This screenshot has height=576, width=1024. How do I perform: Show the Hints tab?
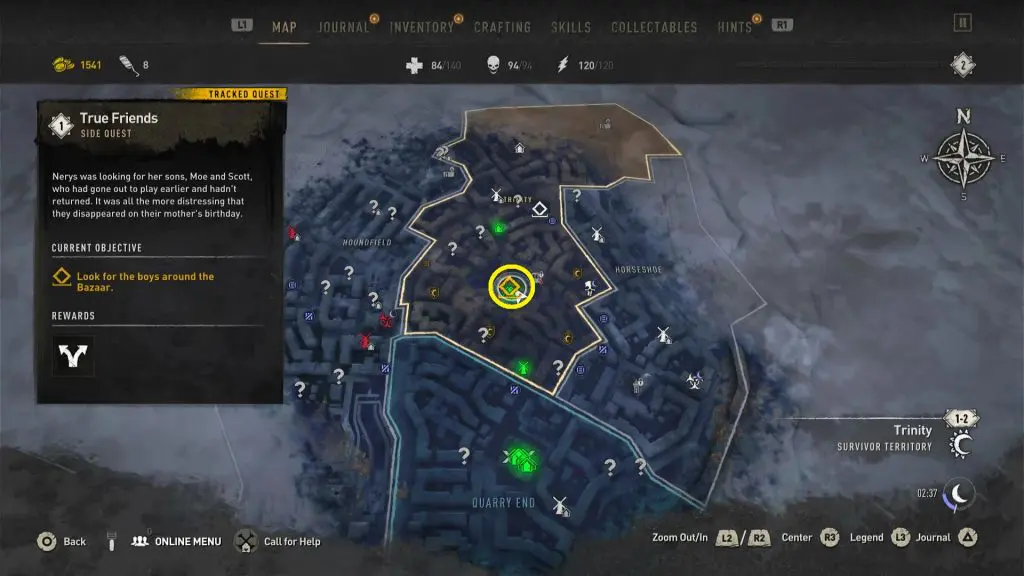pos(734,27)
